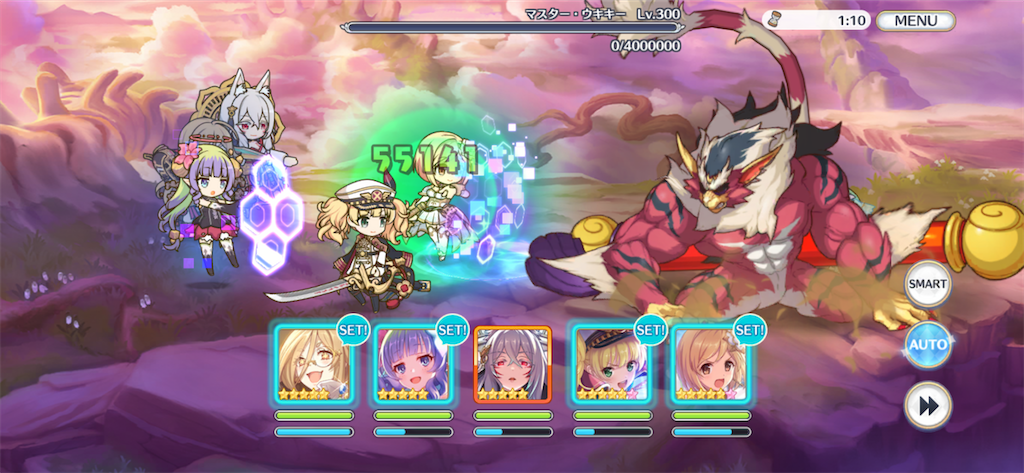Select the blonde glasses-wearing character portrait

click(314, 364)
